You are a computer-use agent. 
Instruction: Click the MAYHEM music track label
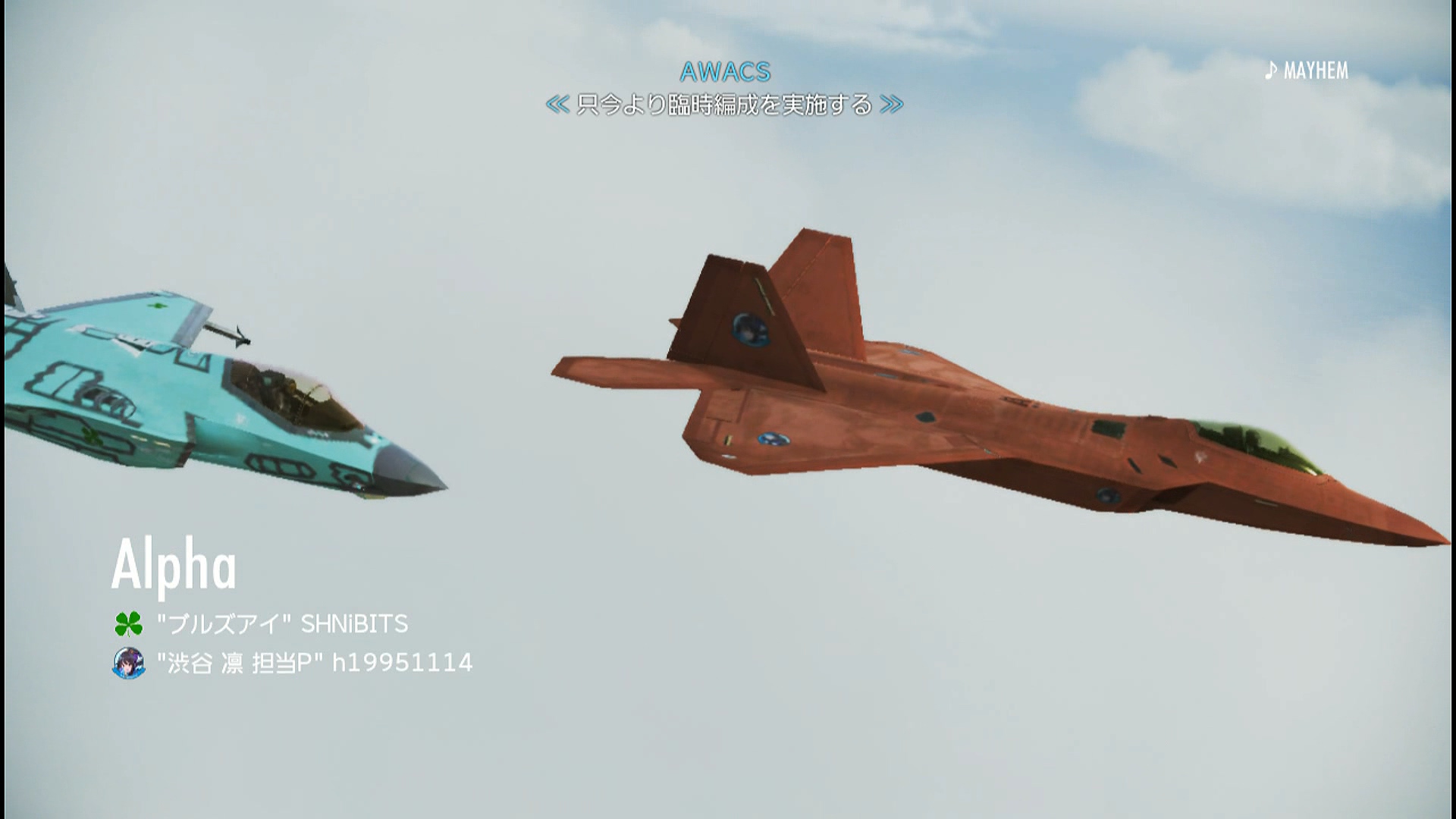pos(1315,71)
